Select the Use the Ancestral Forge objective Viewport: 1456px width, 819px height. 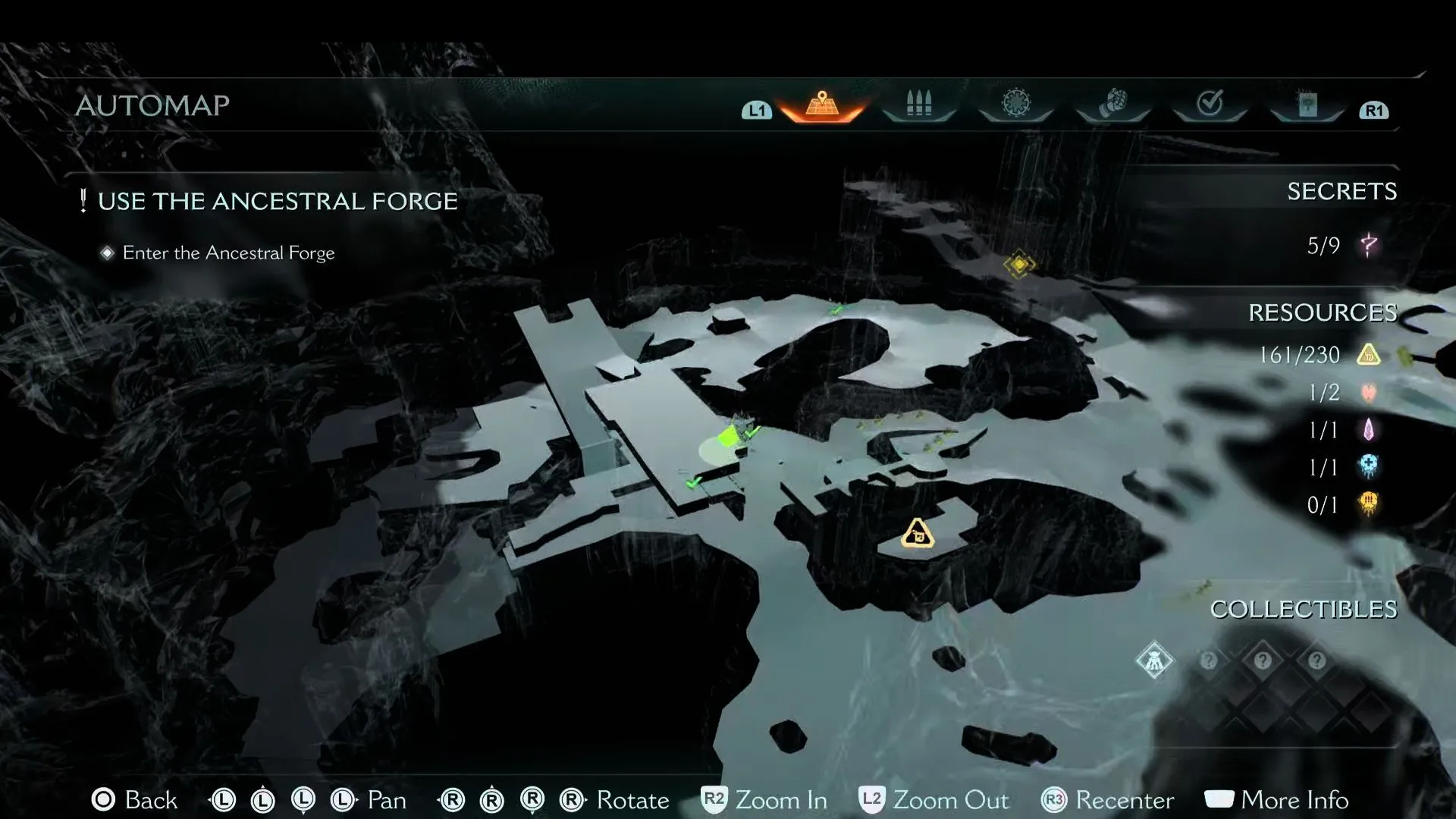point(277,201)
